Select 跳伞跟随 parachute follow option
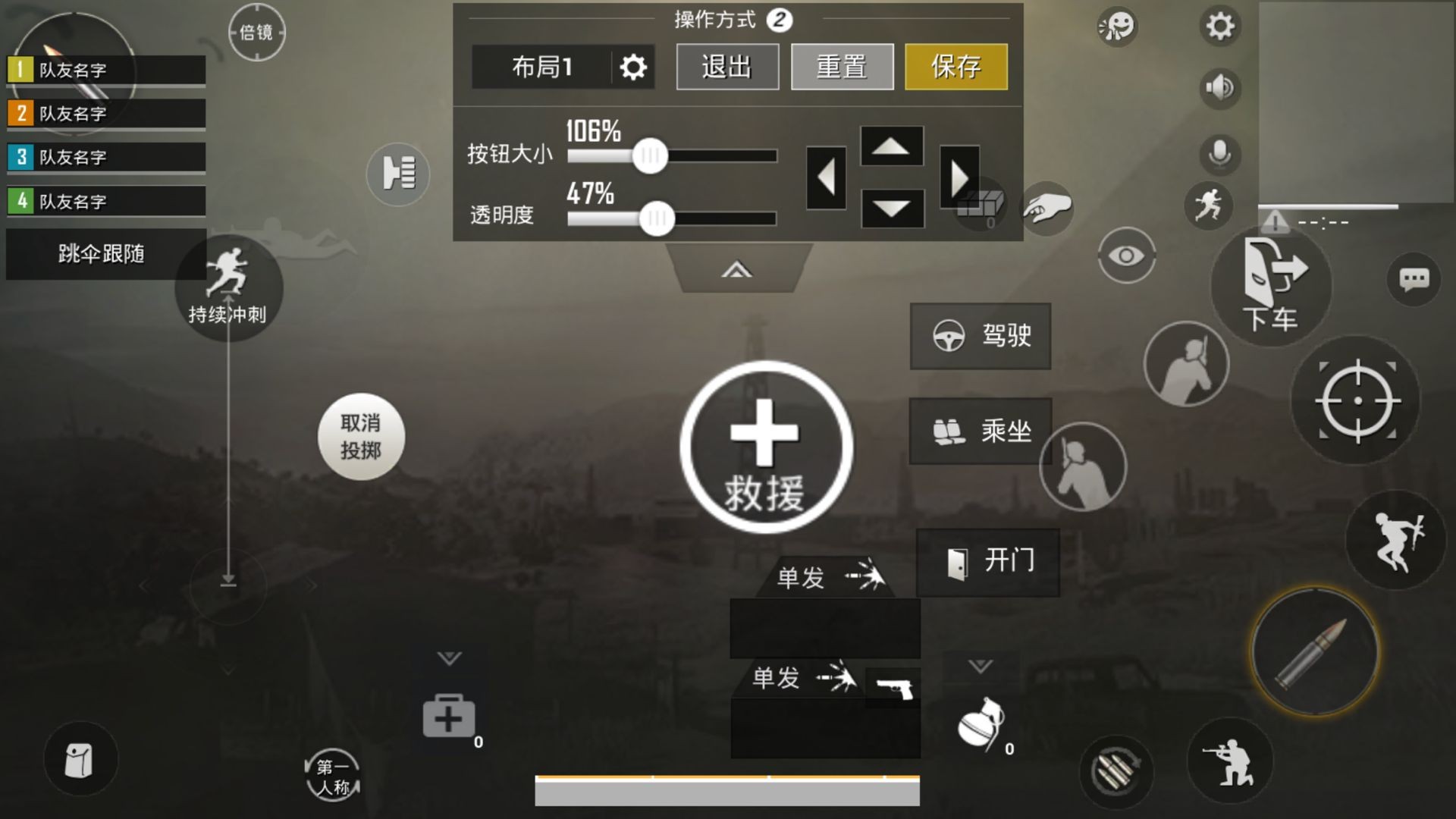The height and width of the screenshot is (819, 1456). point(105,255)
